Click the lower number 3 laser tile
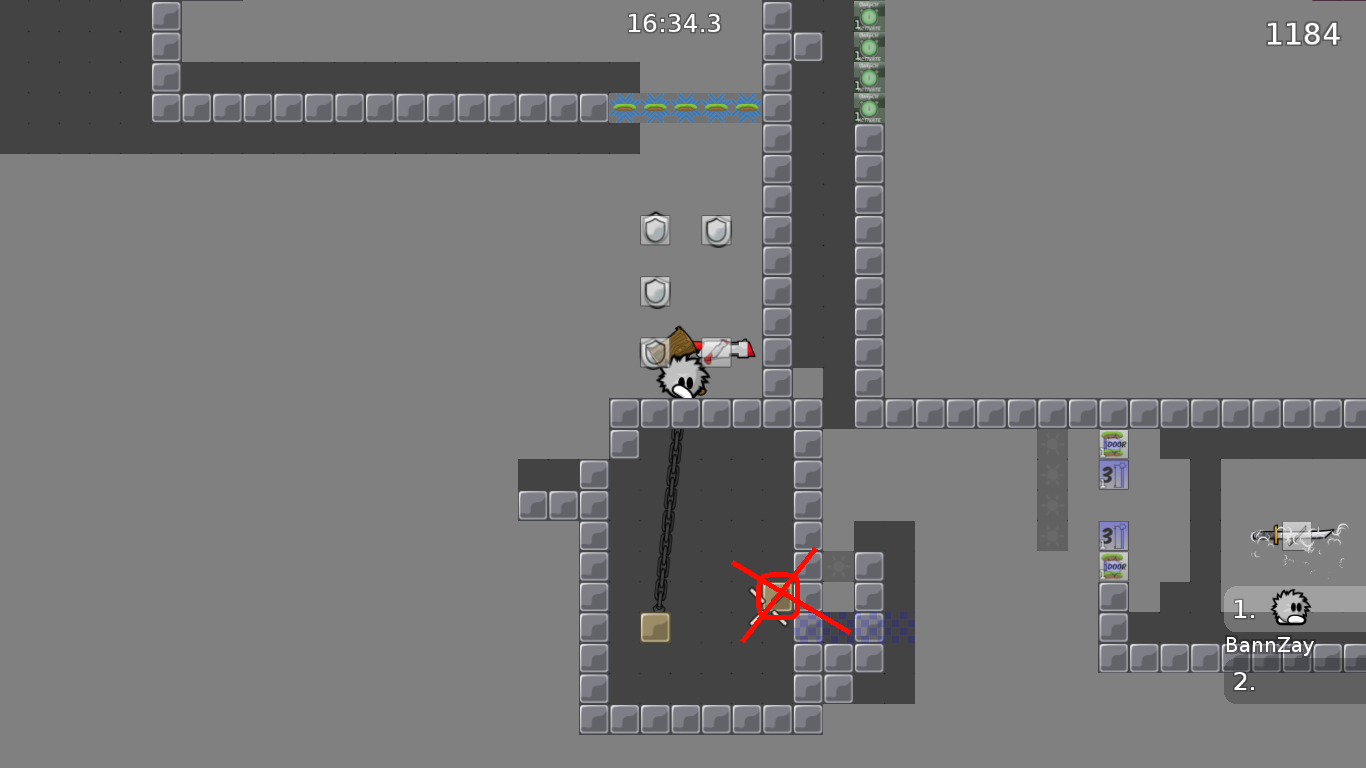Screen dimensions: 1366x768 (x=1113, y=533)
